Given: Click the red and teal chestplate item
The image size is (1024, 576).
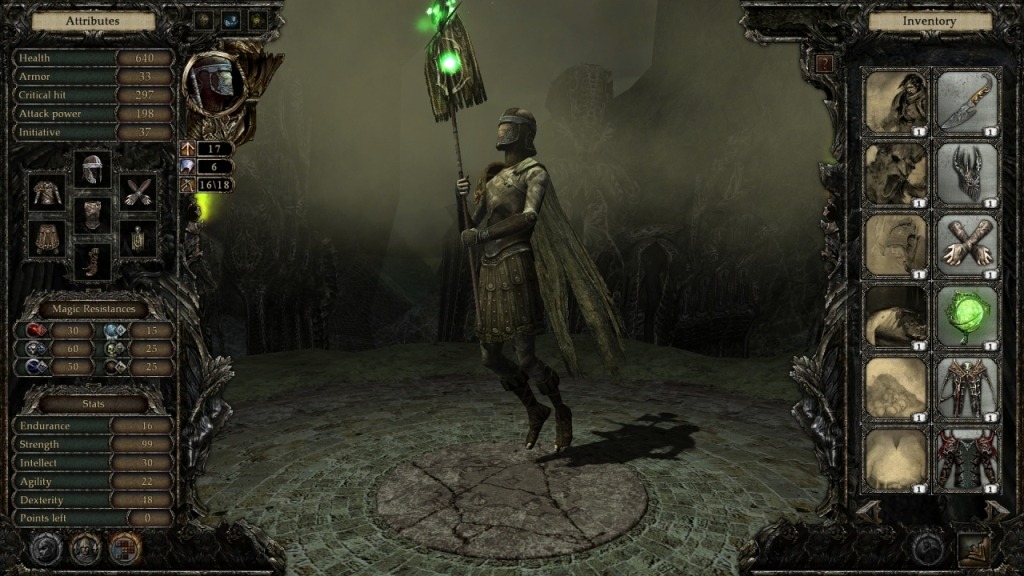Looking at the screenshot, I should (967, 459).
